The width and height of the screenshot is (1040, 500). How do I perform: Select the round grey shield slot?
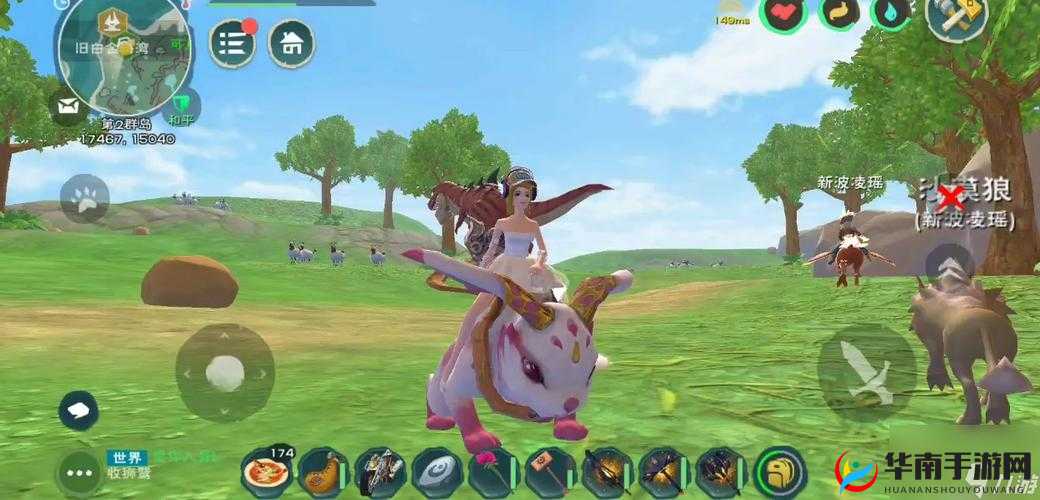pyautogui.click(x=437, y=472)
